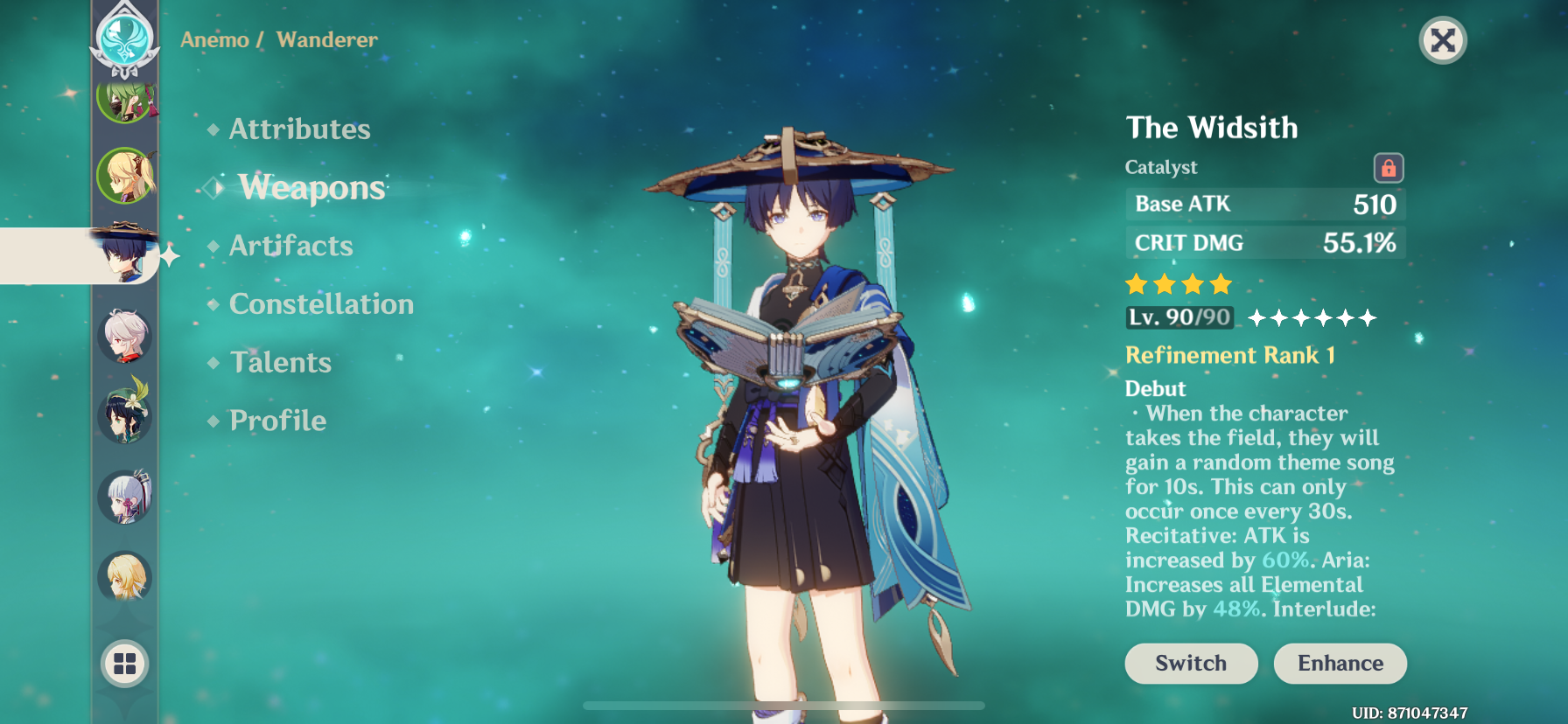
Task: Go to the Artifacts page
Action: coord(290,246)
